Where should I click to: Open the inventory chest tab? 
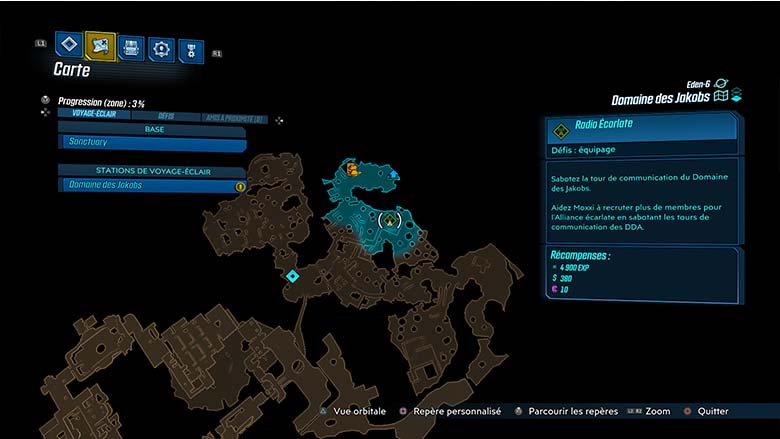point(130,47)
